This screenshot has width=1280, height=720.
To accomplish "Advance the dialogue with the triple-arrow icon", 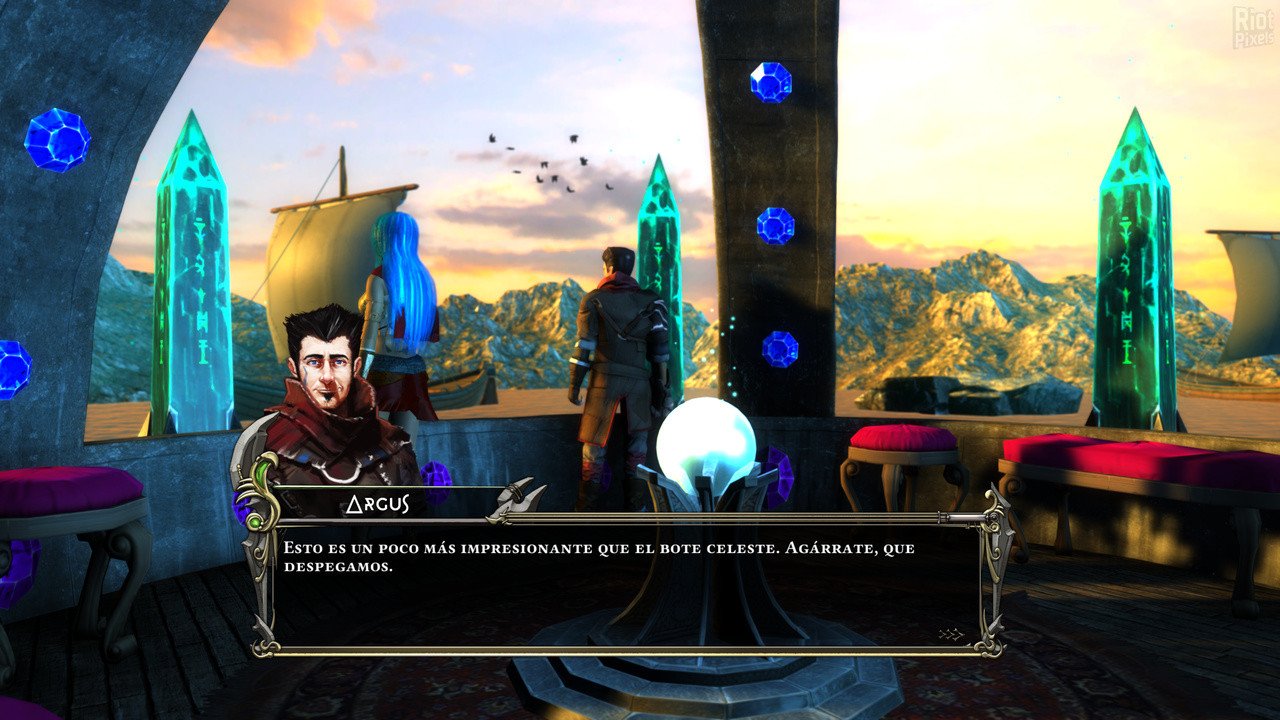I will click(x=950, y=634).
